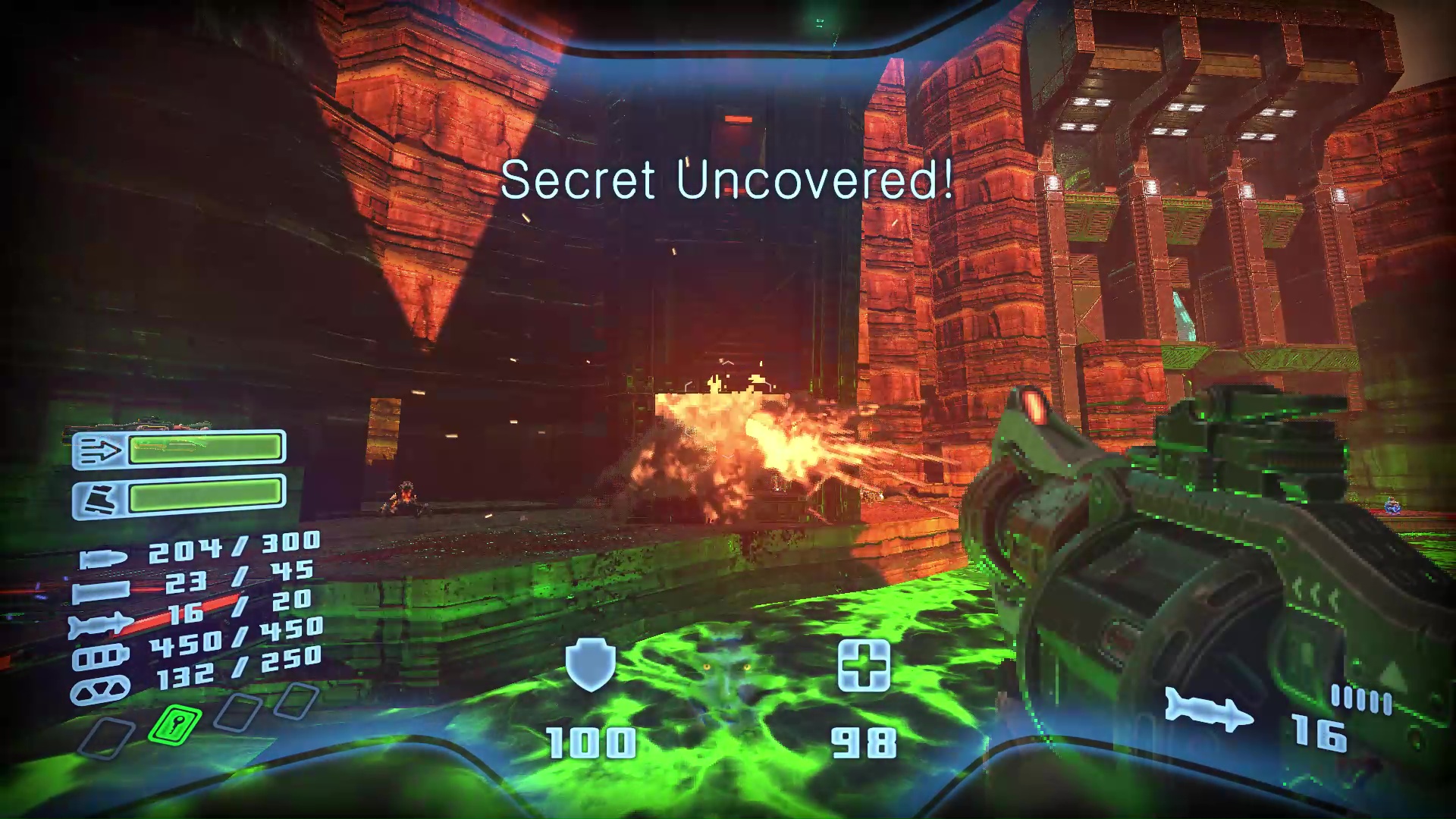Click the boot stamina icon
The image size is (1456, 819).
(x=102, y=497)
